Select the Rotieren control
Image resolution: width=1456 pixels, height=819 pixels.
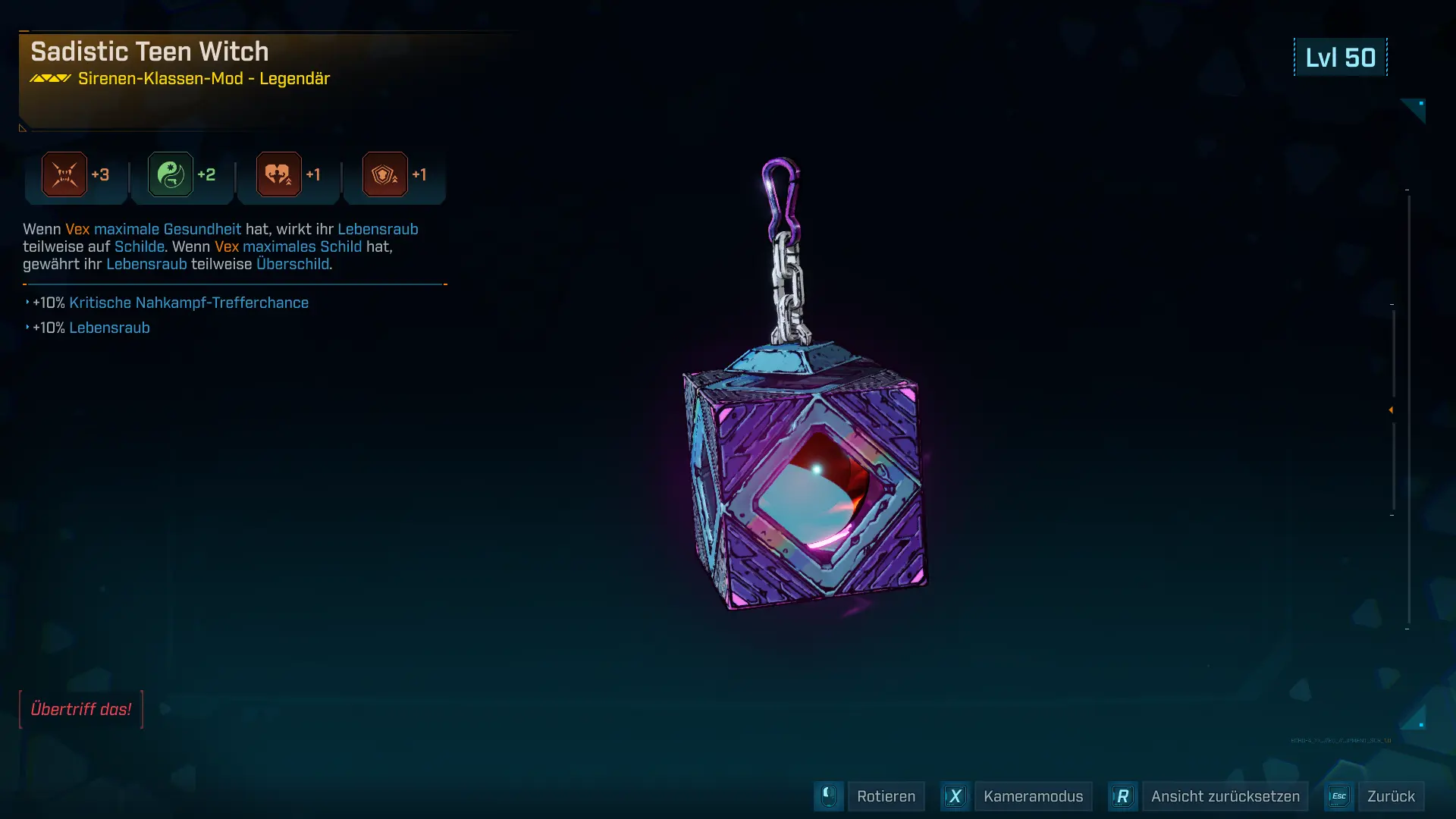click(x=885, y=796)
